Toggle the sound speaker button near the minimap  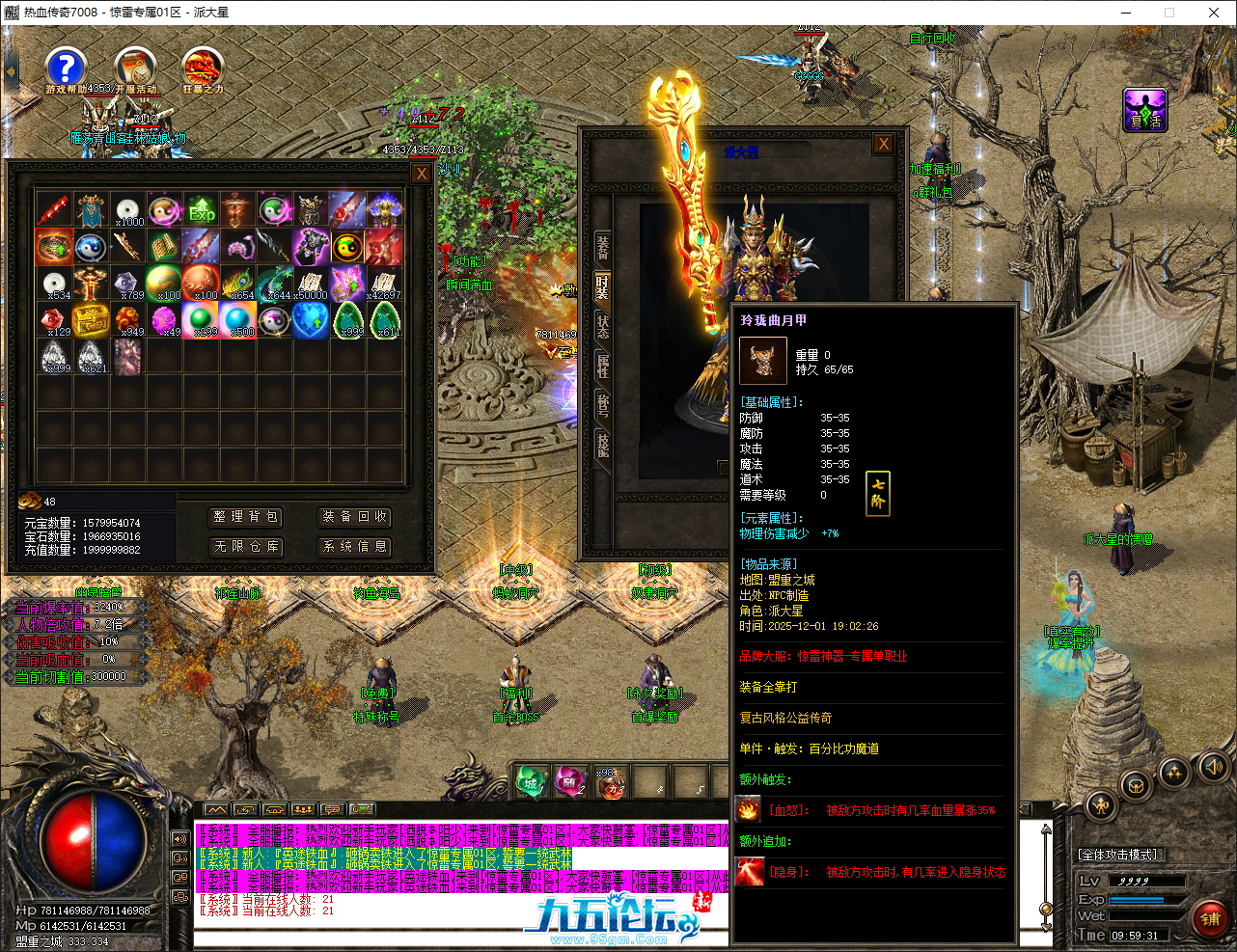[x=1214, y=768]
